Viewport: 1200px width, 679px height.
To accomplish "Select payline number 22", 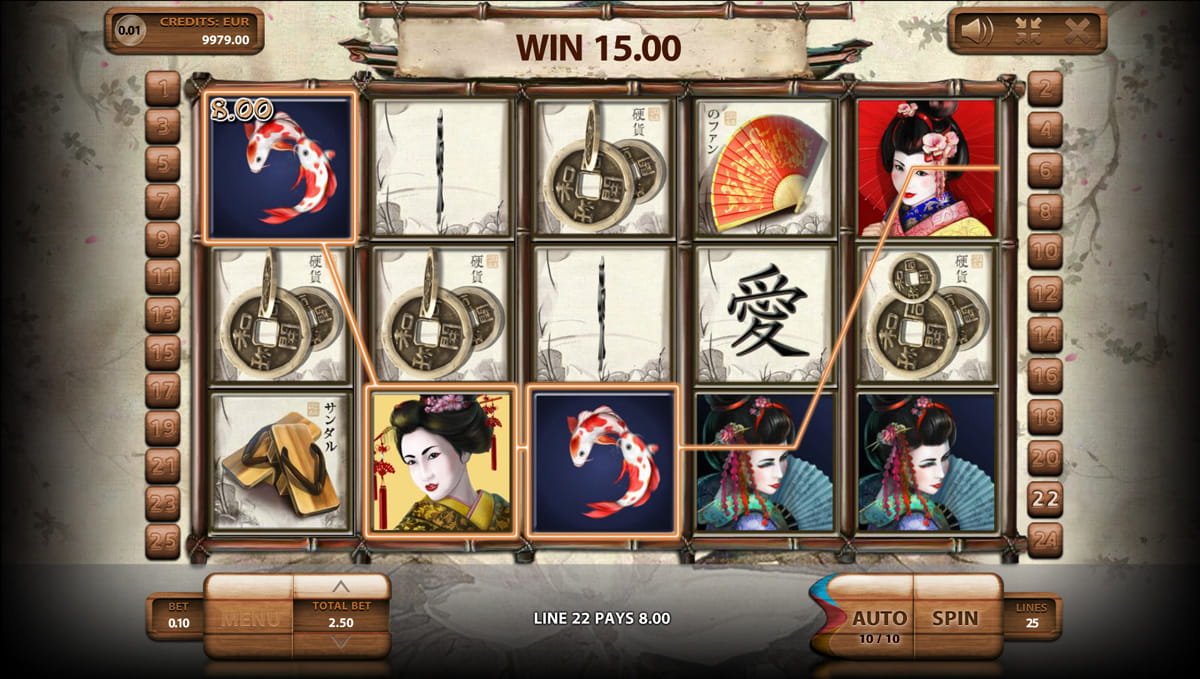I will tap(1045, 499).
